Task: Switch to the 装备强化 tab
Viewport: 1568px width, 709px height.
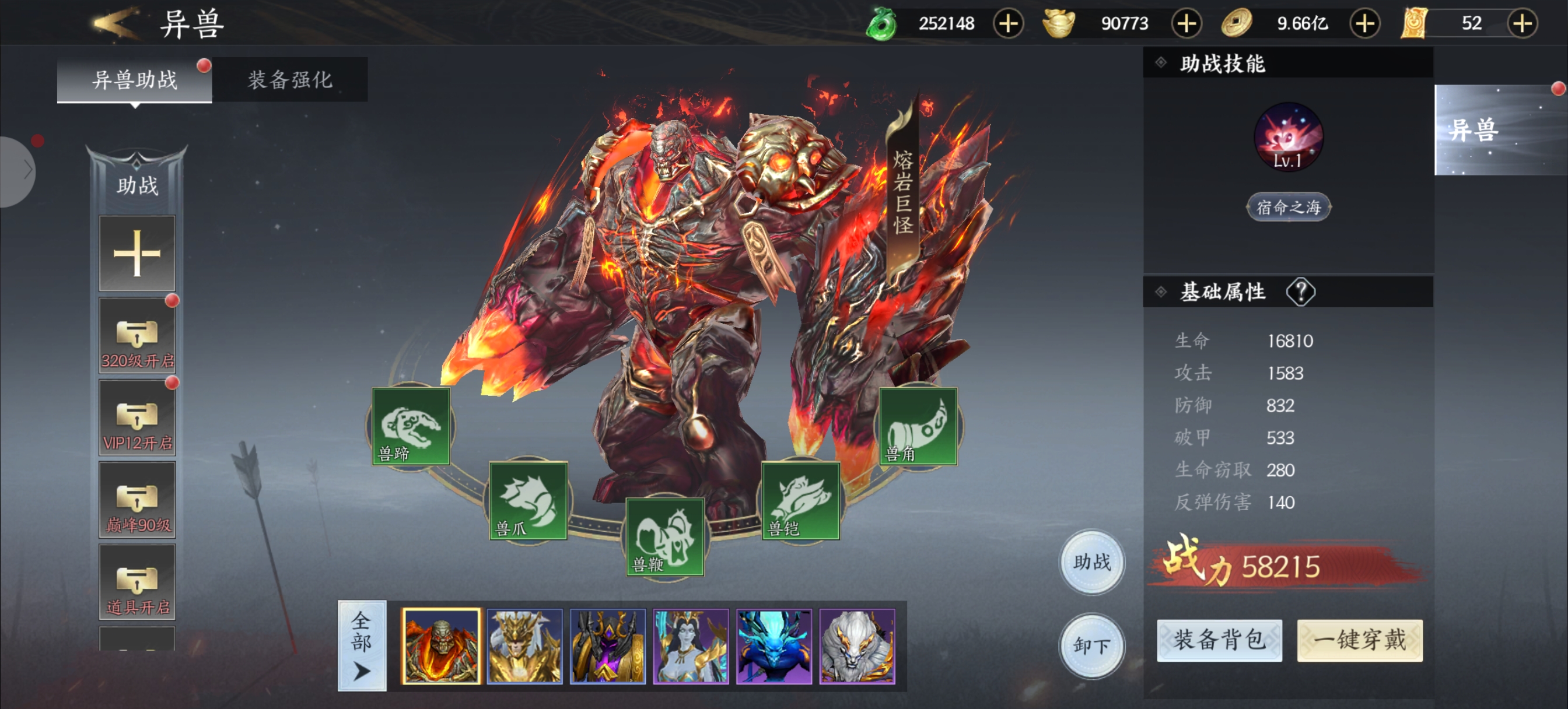Action: (x=290, y=80)
